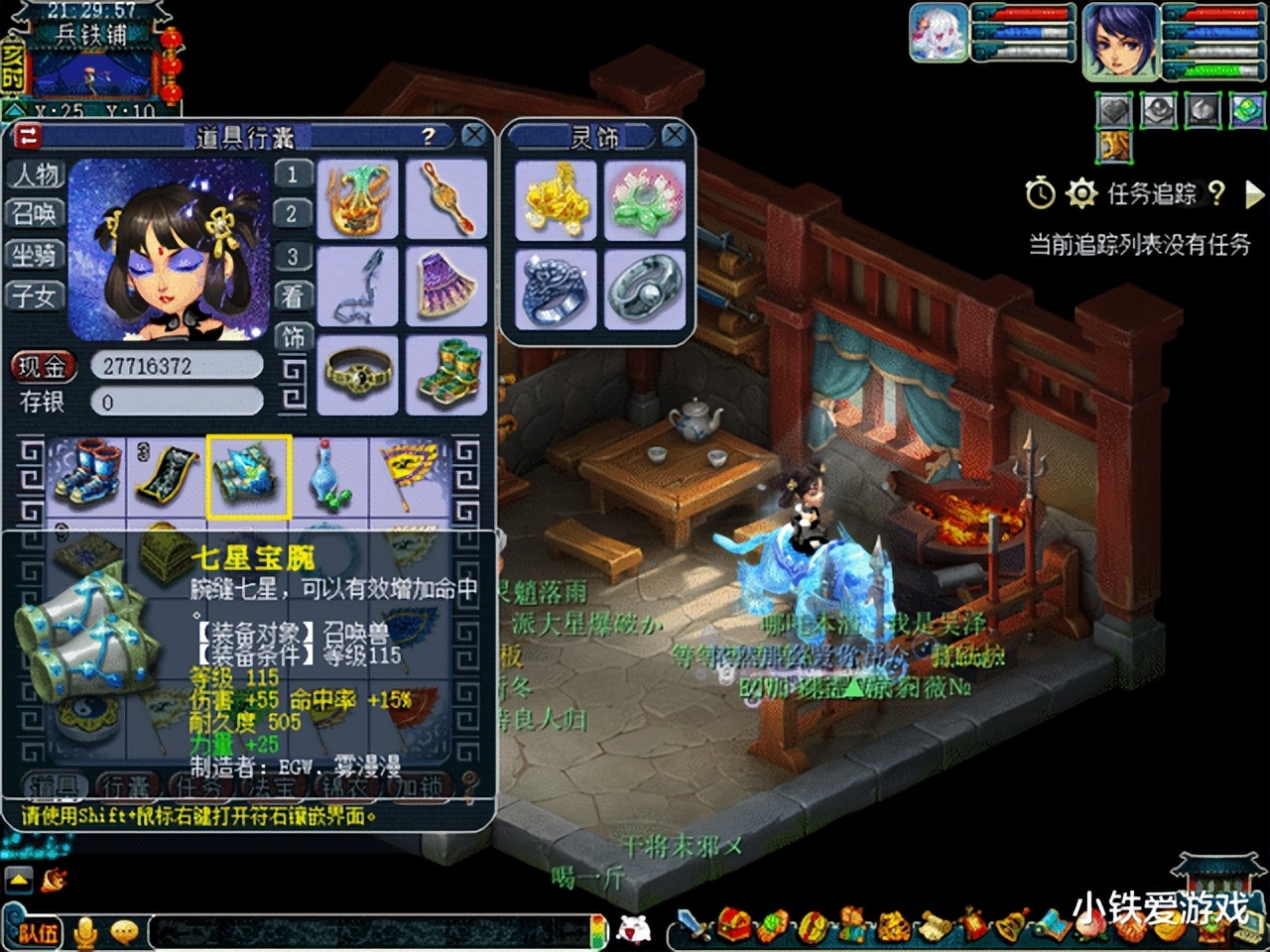Screen dimensions: 1270x952
Task: Switch to the 人物 character tab
Action: click(35, 175)
